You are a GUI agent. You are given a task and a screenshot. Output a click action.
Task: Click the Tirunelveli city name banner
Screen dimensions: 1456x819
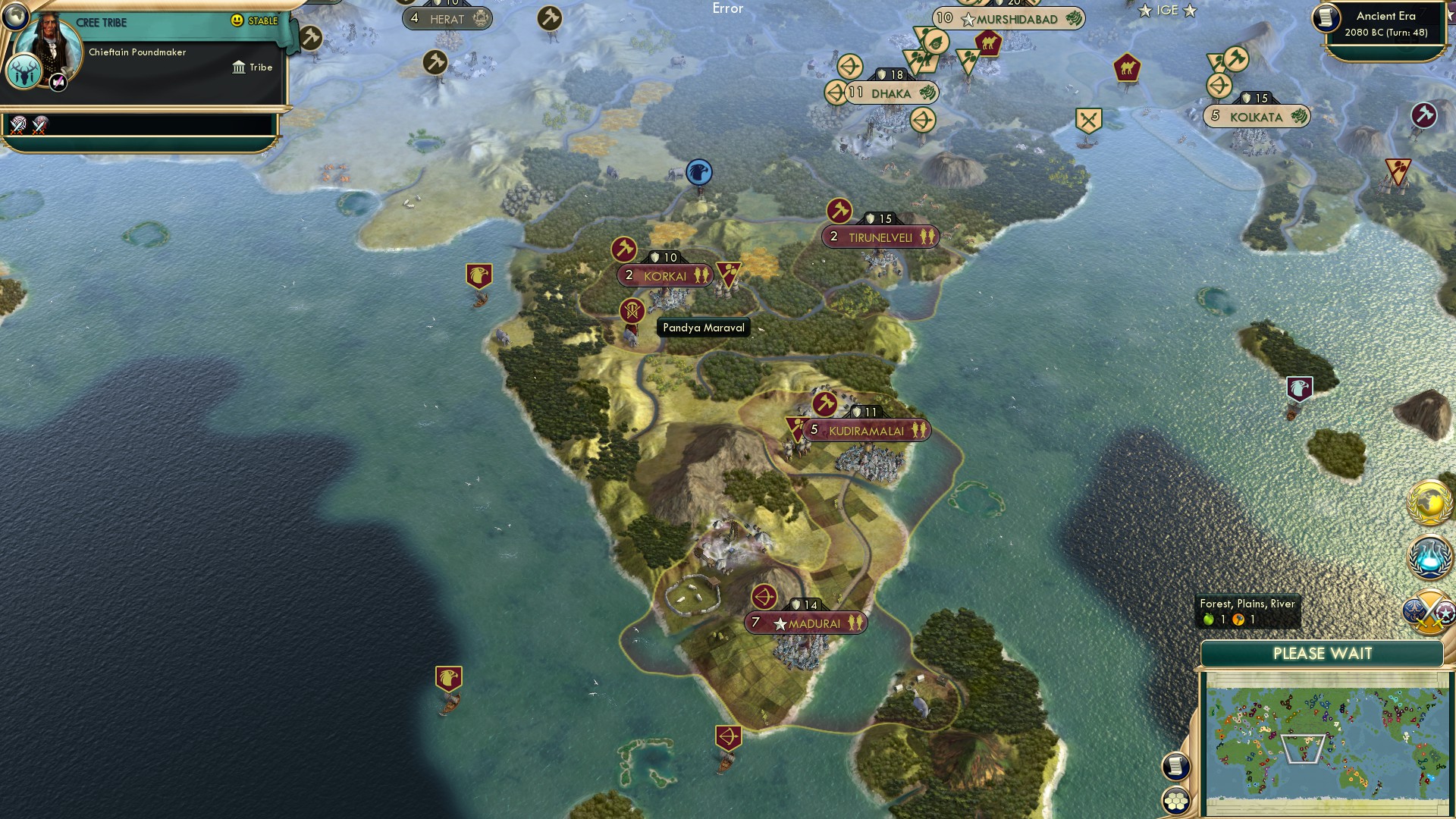[880, 237]
